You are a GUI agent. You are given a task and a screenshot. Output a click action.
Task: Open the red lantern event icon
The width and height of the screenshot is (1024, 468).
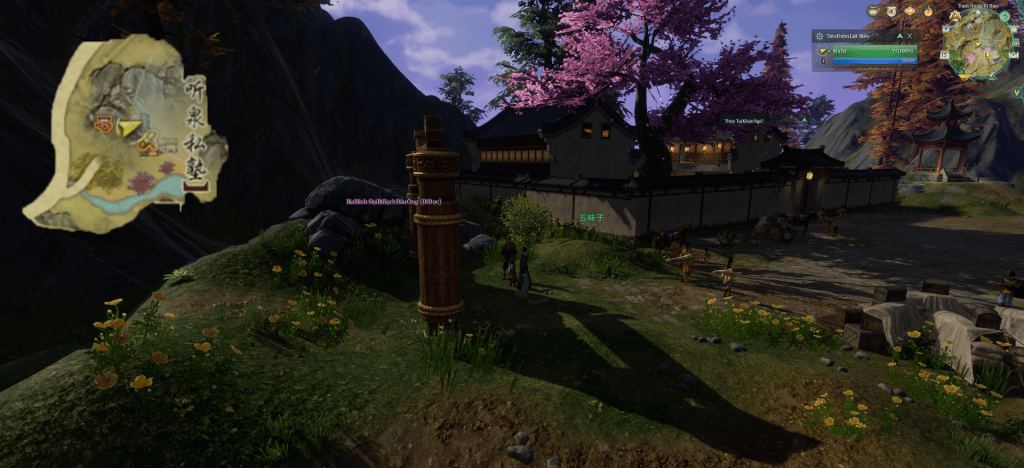pos(909,11)
